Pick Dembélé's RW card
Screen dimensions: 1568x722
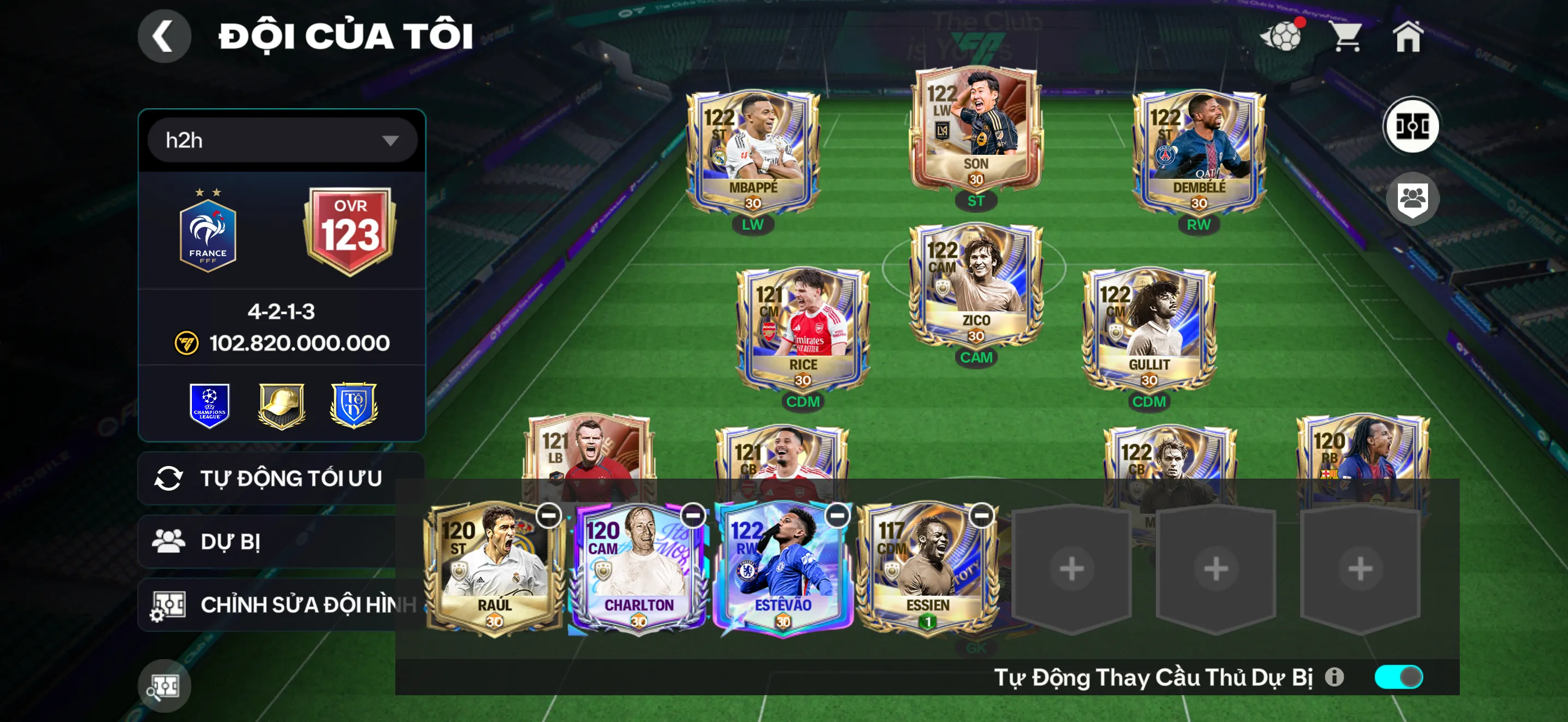point(1198,152)
